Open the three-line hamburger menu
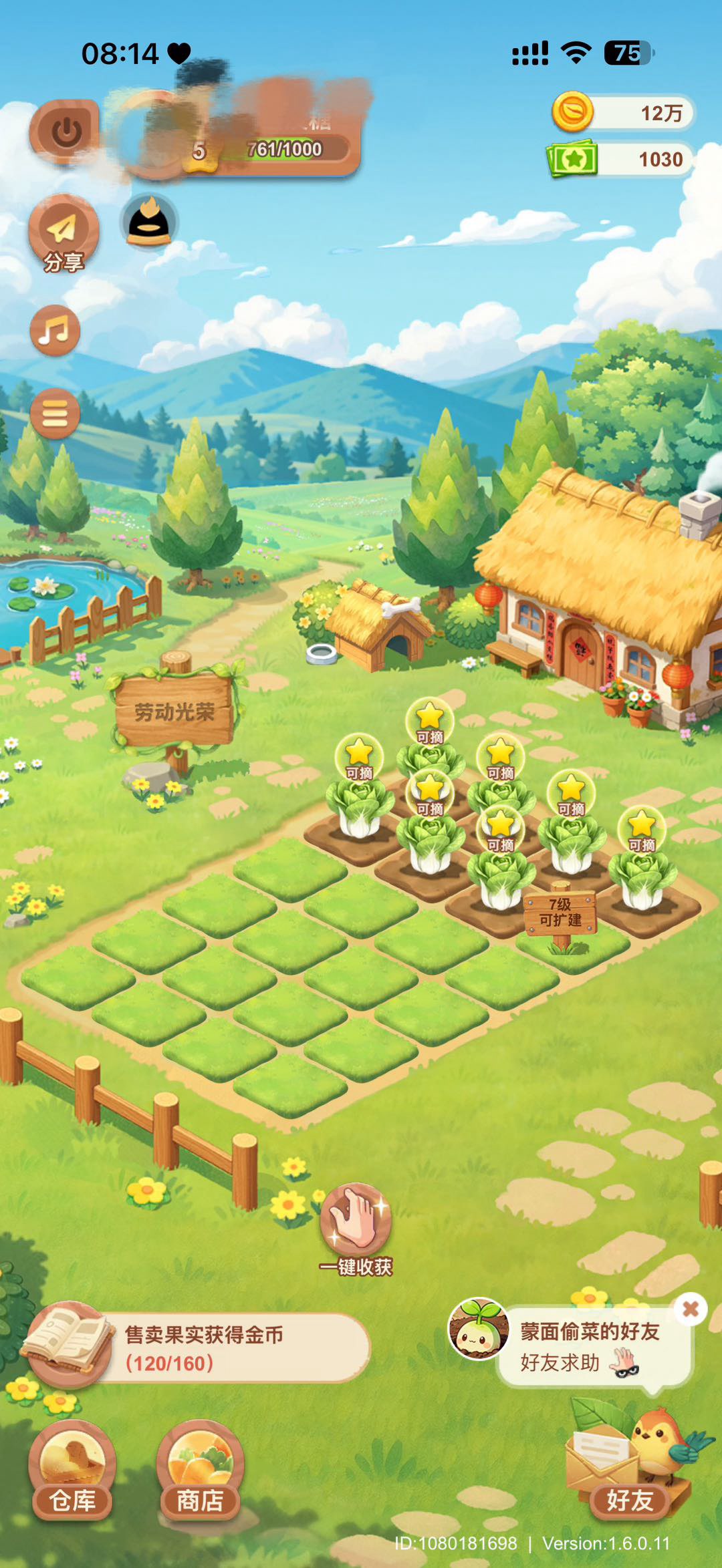The width and height of the screenshot is (722, 1568). [55, 414]
